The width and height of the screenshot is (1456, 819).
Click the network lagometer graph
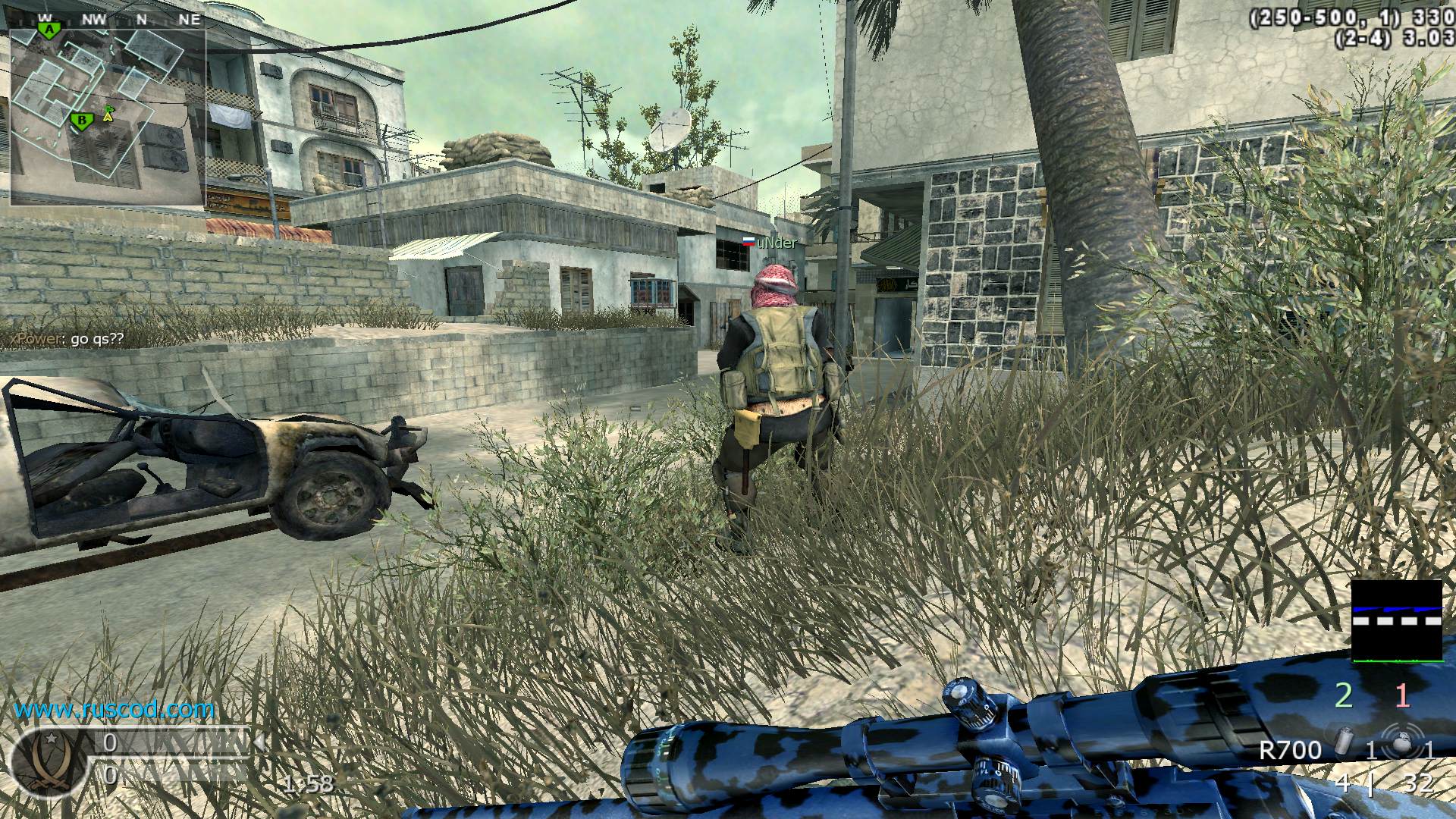(x=1396, y=621)
